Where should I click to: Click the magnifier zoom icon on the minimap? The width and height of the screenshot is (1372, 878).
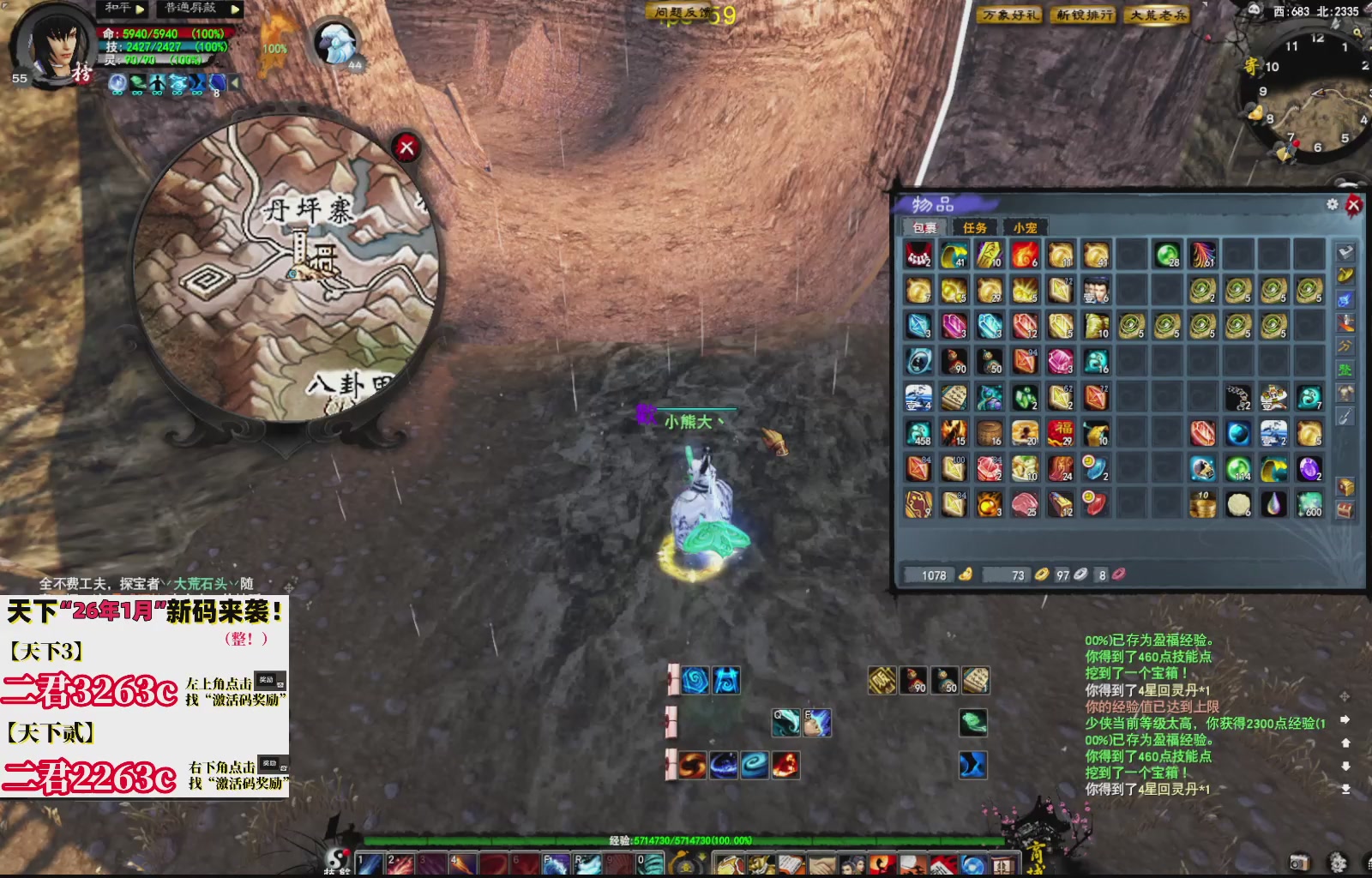pyautogui.click(x=1357, y=33)
